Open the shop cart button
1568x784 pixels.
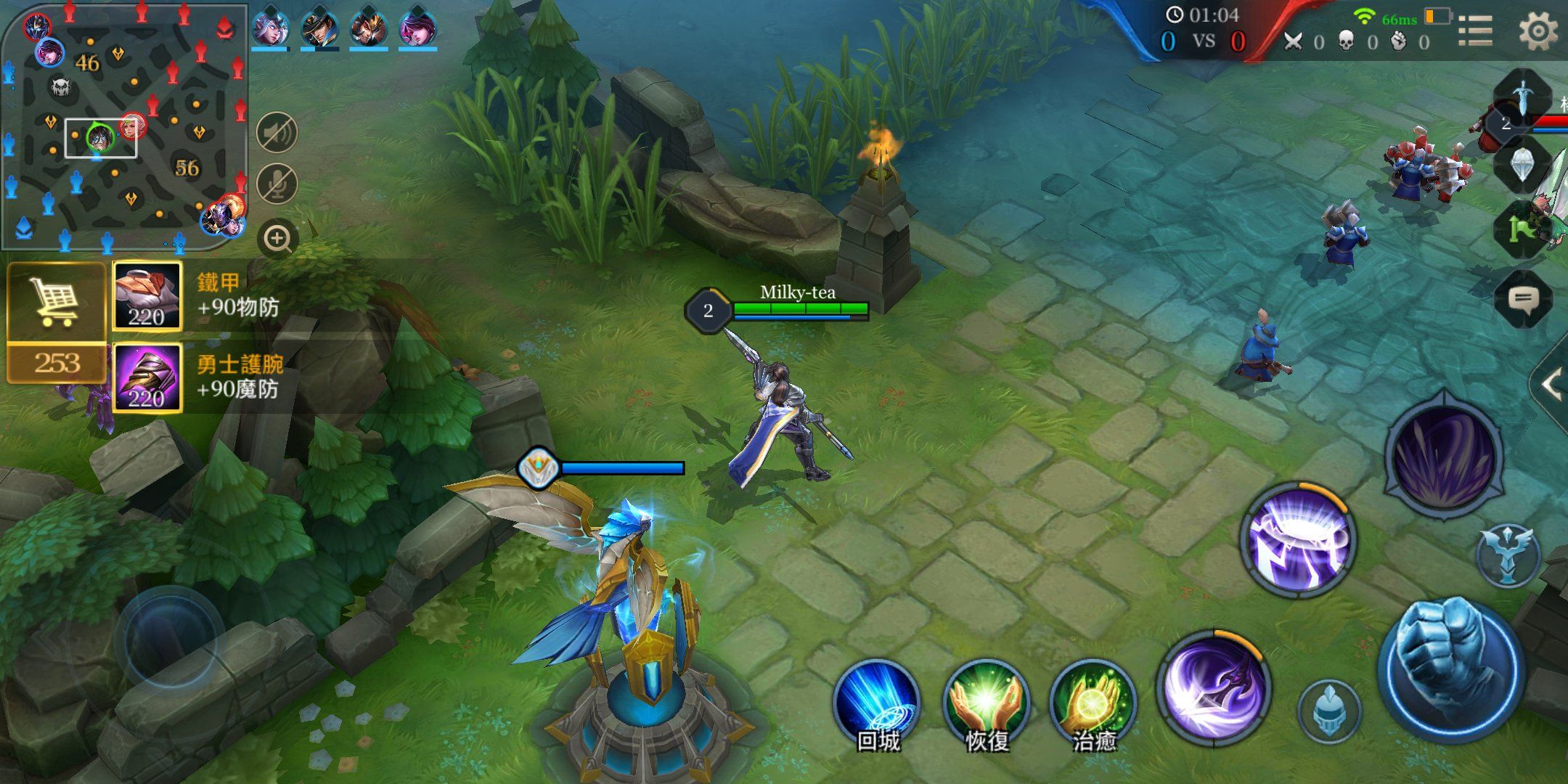tap(56, 303)
